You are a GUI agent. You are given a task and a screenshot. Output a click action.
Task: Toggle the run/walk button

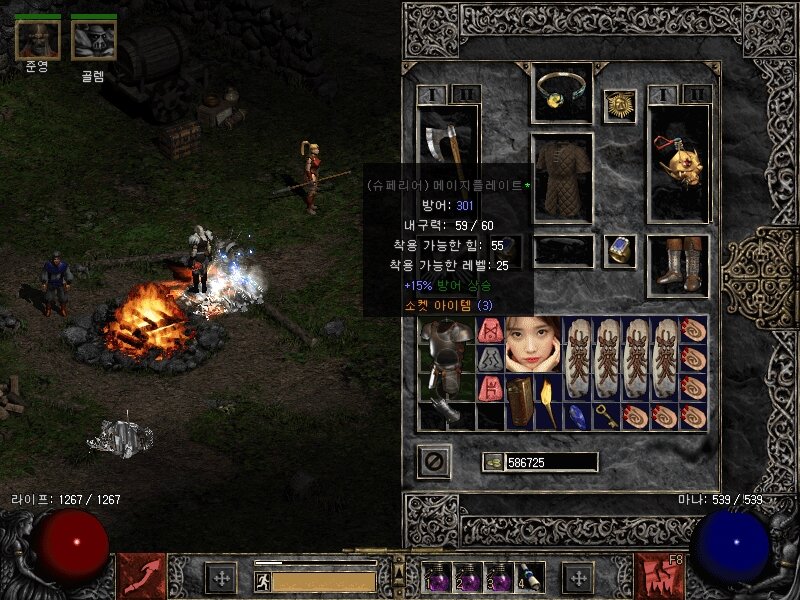coord(262,582)
